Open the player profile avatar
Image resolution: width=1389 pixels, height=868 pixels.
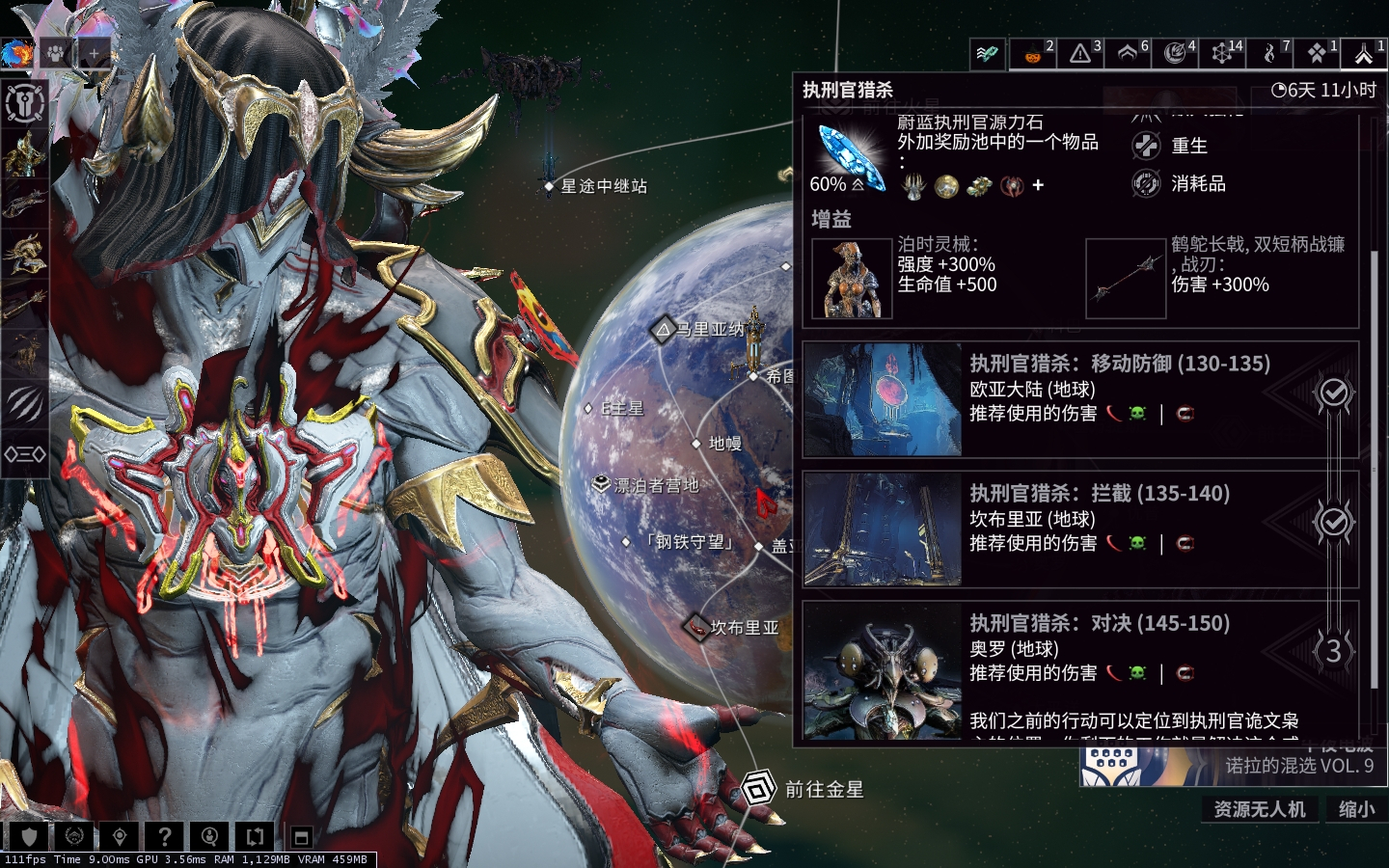pyautogui.click(x=16, y=53)
